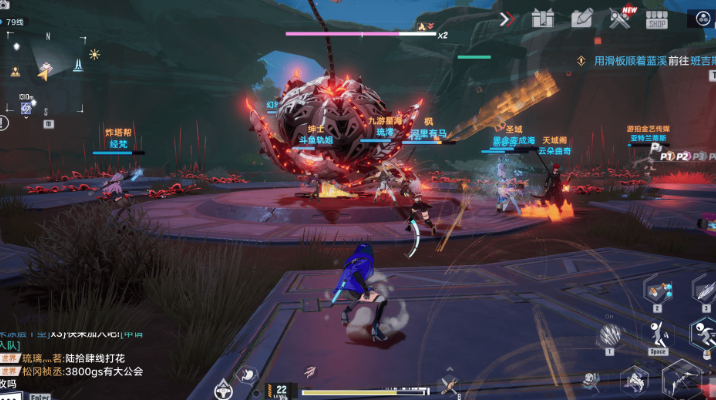Open the three-circle icon in the top-right corner
Image resolution: width=716 pixels, height=400 pixels.
pyautogui.click(x=700, y=18)
